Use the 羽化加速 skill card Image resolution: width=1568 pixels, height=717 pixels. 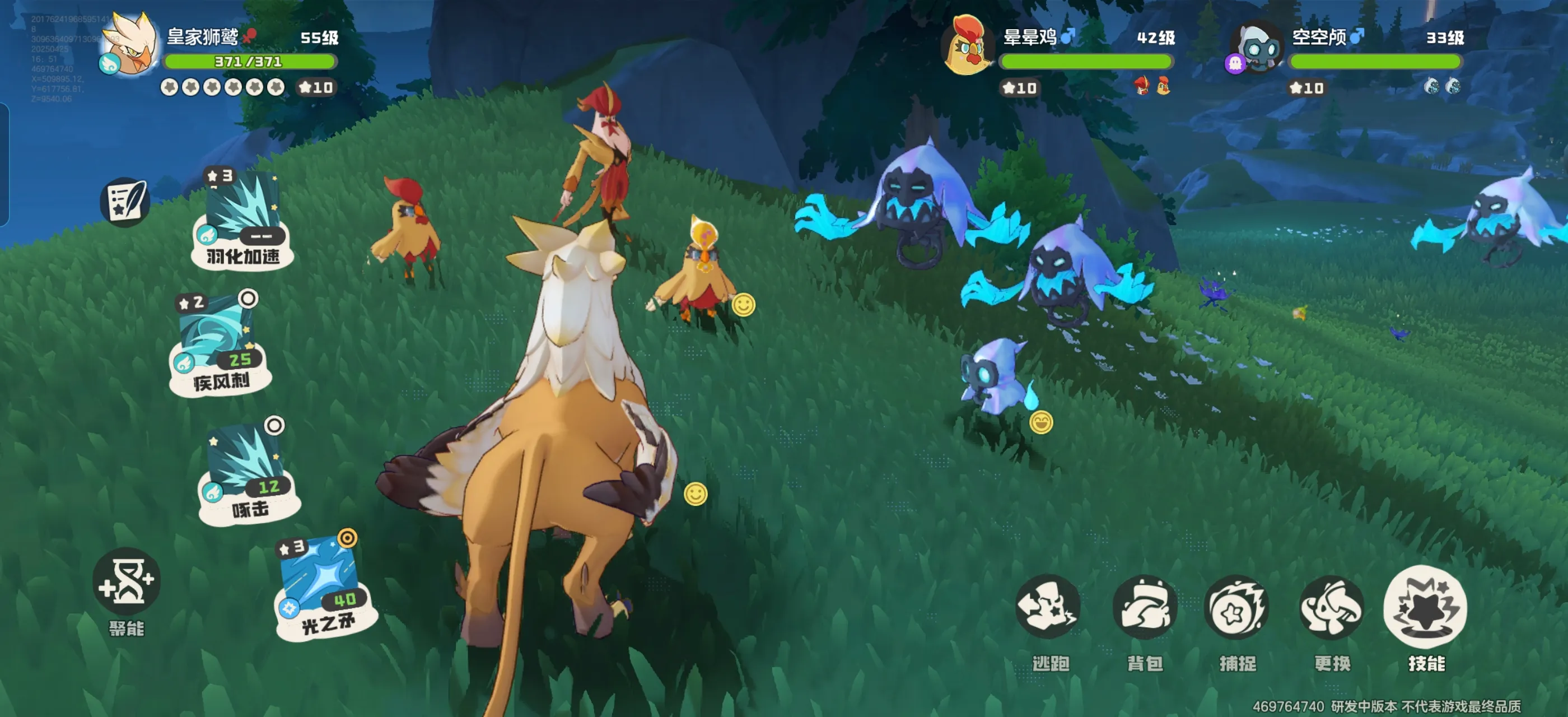pos(242,220)
